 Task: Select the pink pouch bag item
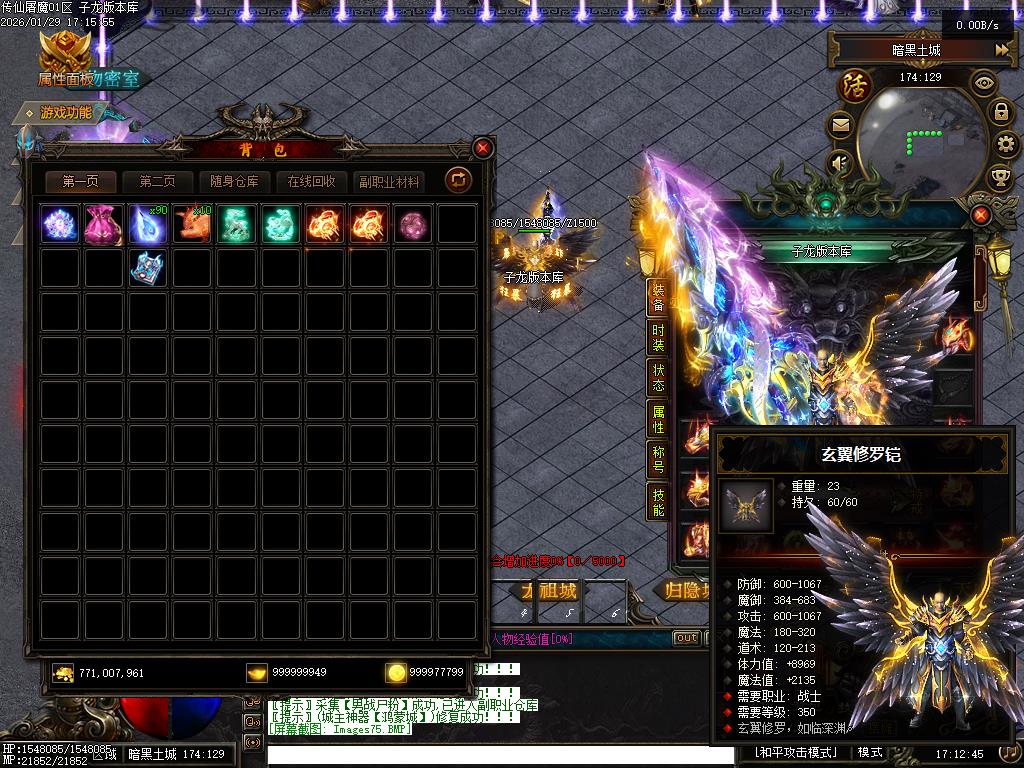point(103,224)
